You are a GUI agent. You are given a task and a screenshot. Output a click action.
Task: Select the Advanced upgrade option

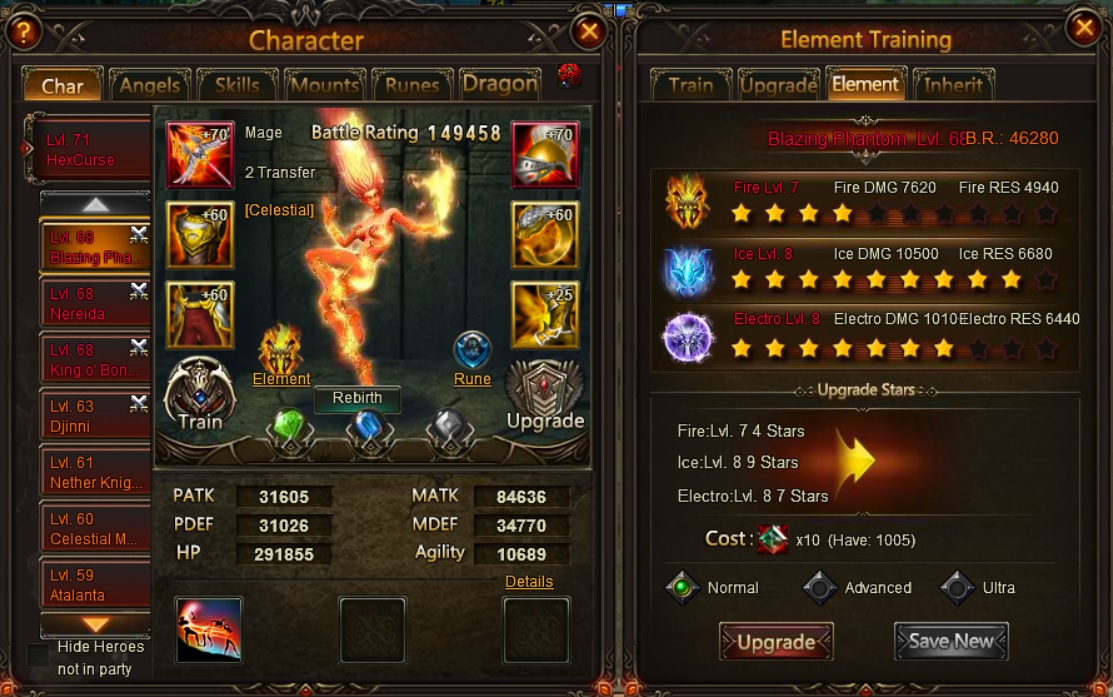[x=820, y=588]
